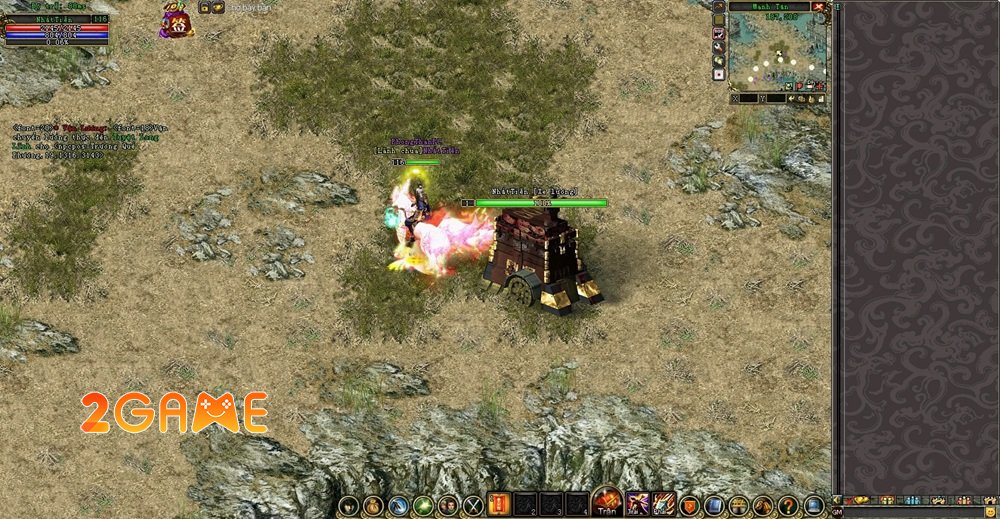Close the minimap with the red X
1000x519 pixels.
(820, 7)
